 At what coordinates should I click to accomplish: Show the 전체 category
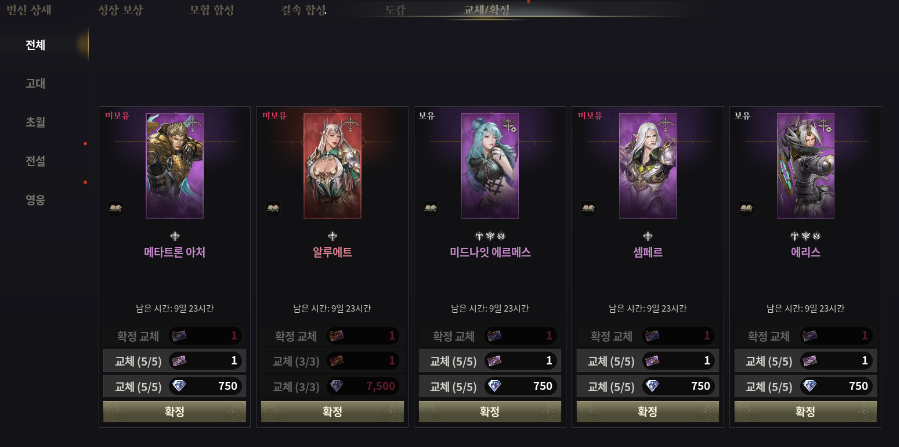36,45
